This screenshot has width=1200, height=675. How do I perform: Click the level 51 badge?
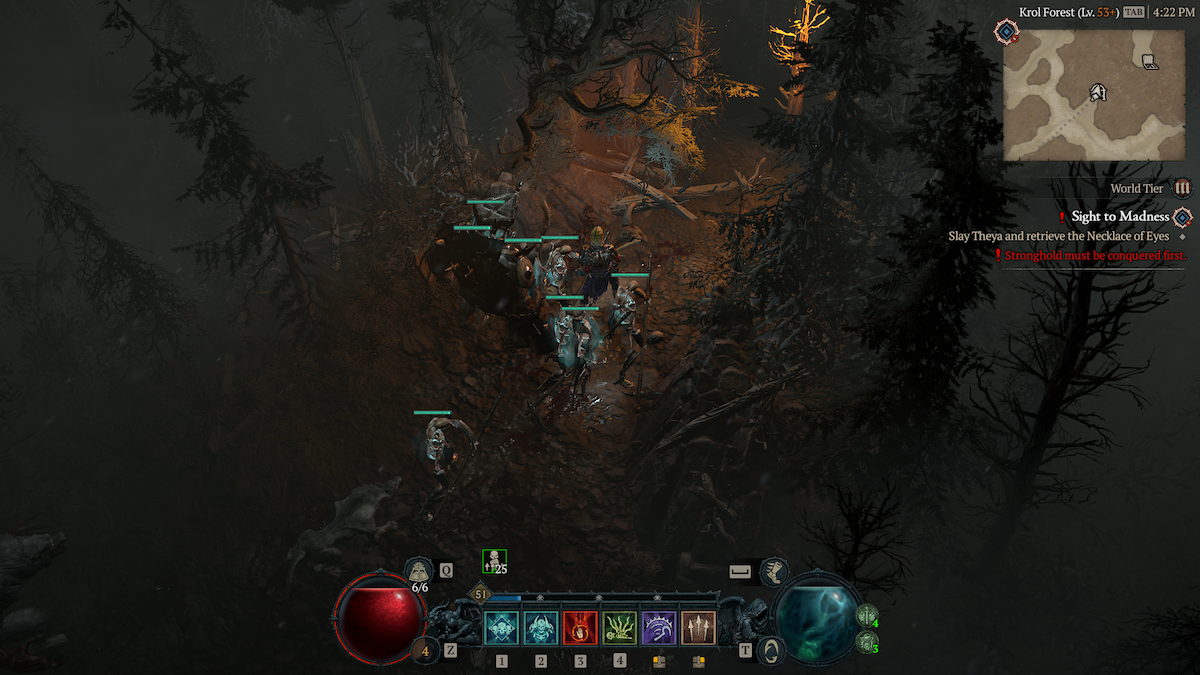coord(481,594)
